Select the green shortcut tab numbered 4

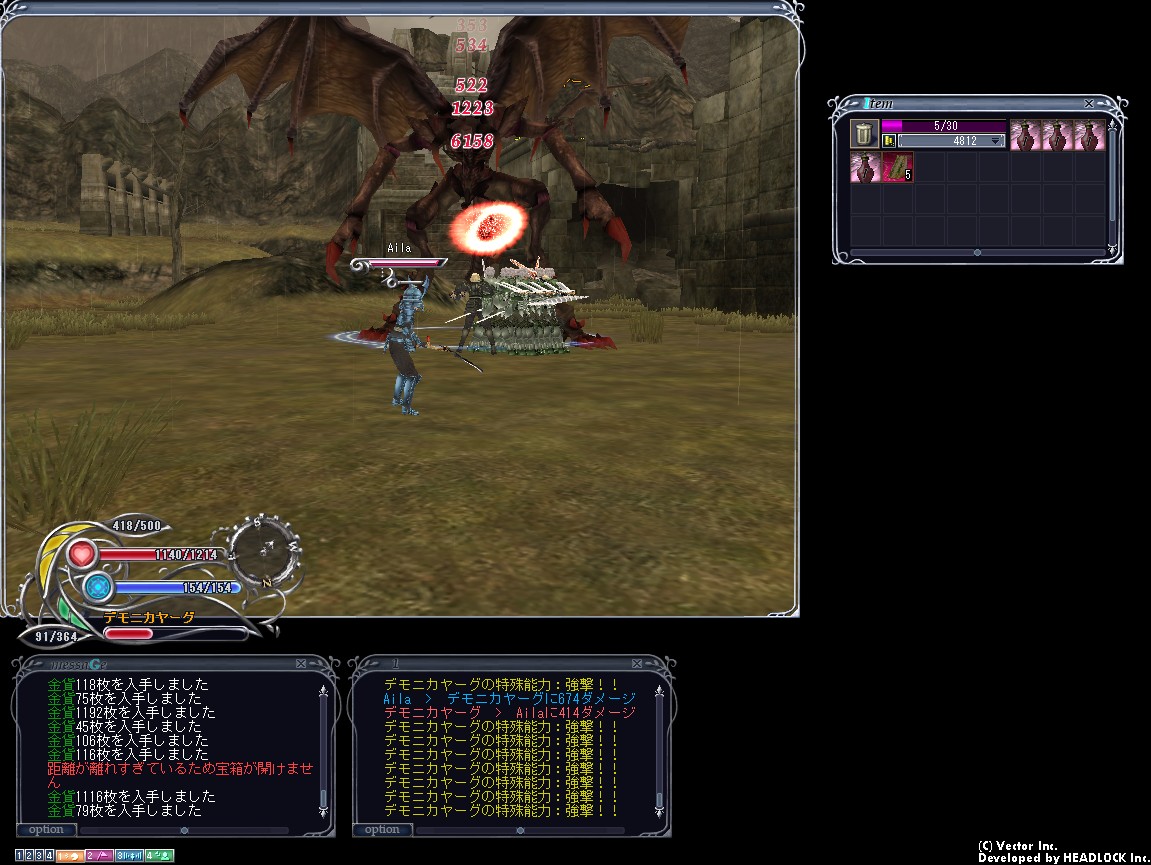click(x=159, y=856)
